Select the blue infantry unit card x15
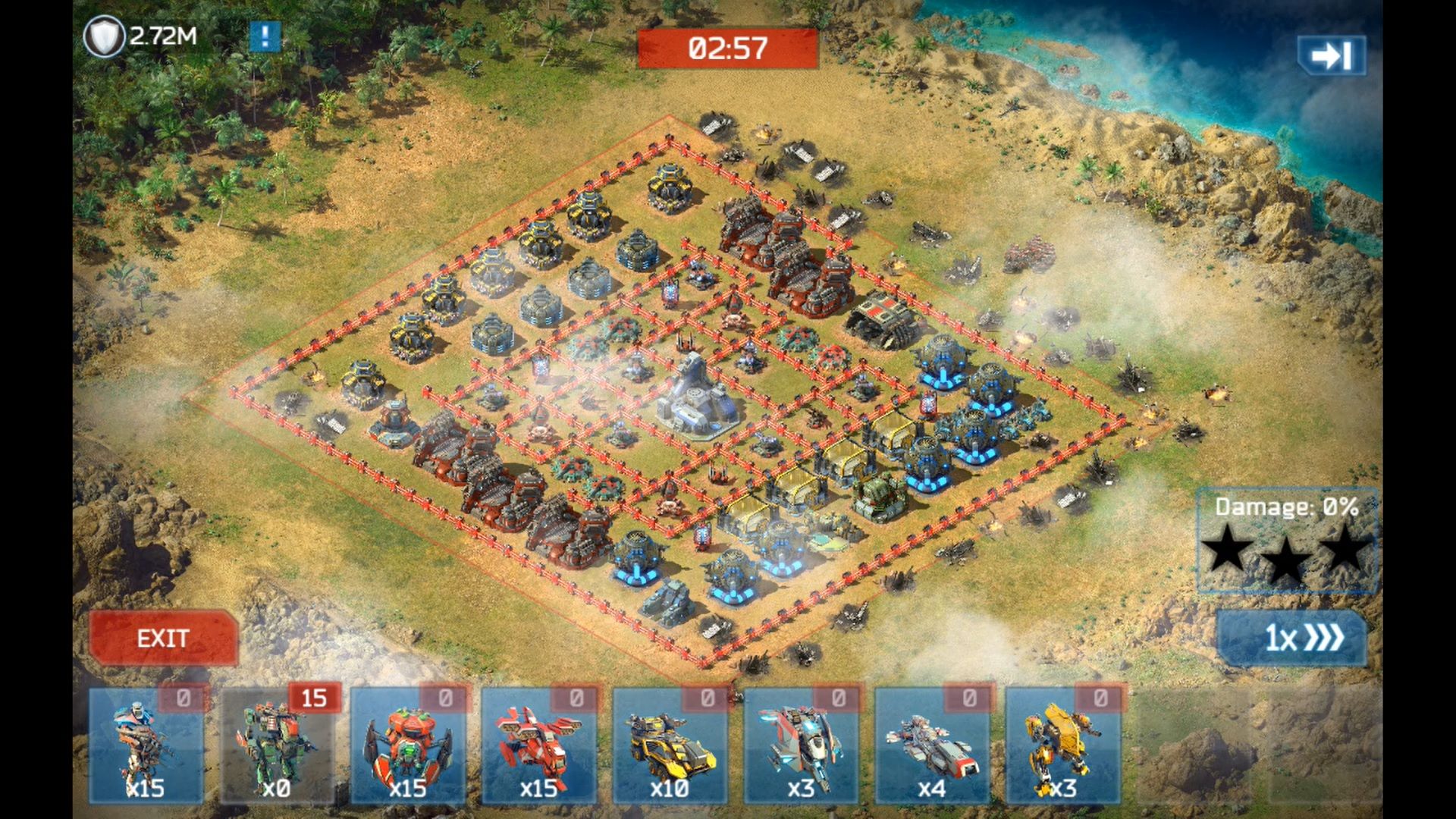This screenshot has height=819, width=1456. 146,745
